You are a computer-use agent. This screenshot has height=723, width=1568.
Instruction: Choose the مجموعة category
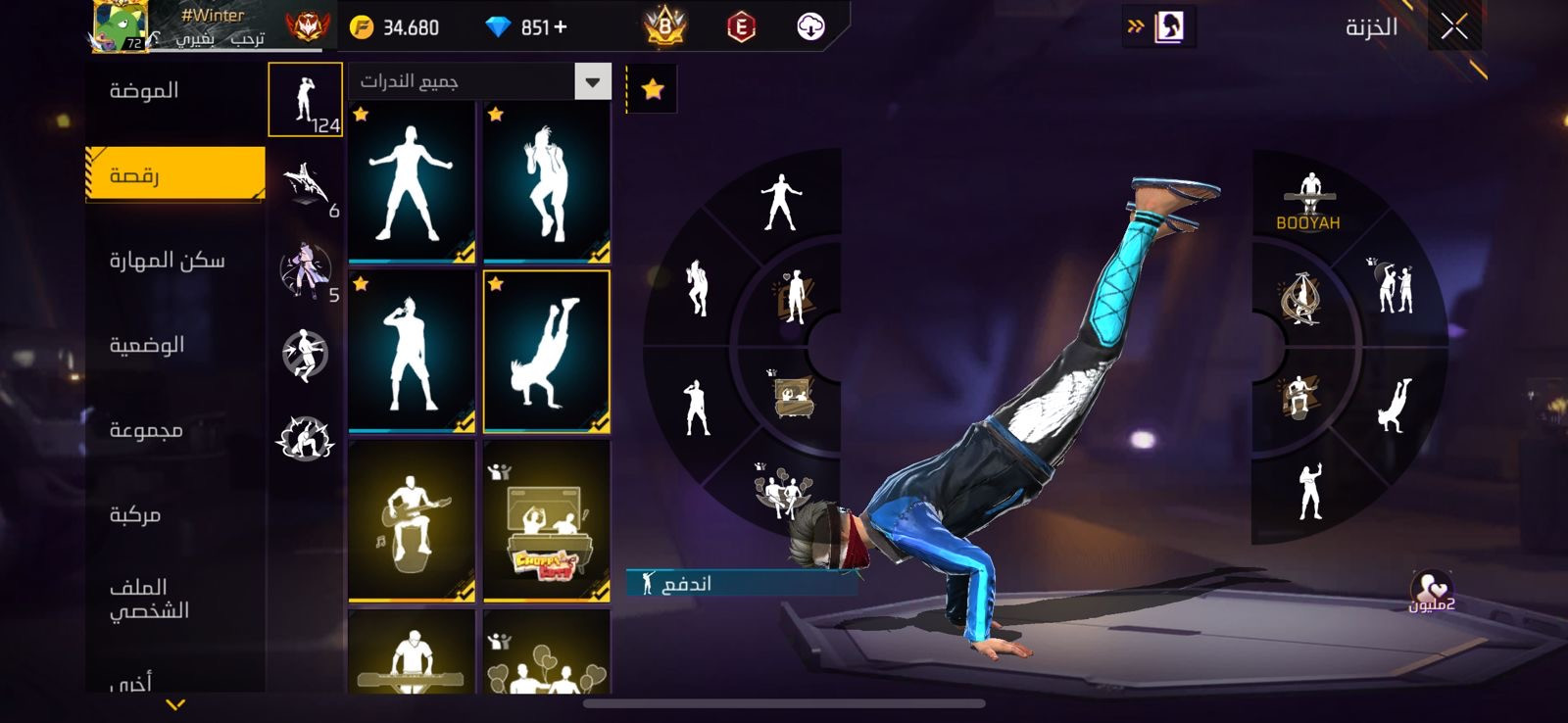pos(146,430)
